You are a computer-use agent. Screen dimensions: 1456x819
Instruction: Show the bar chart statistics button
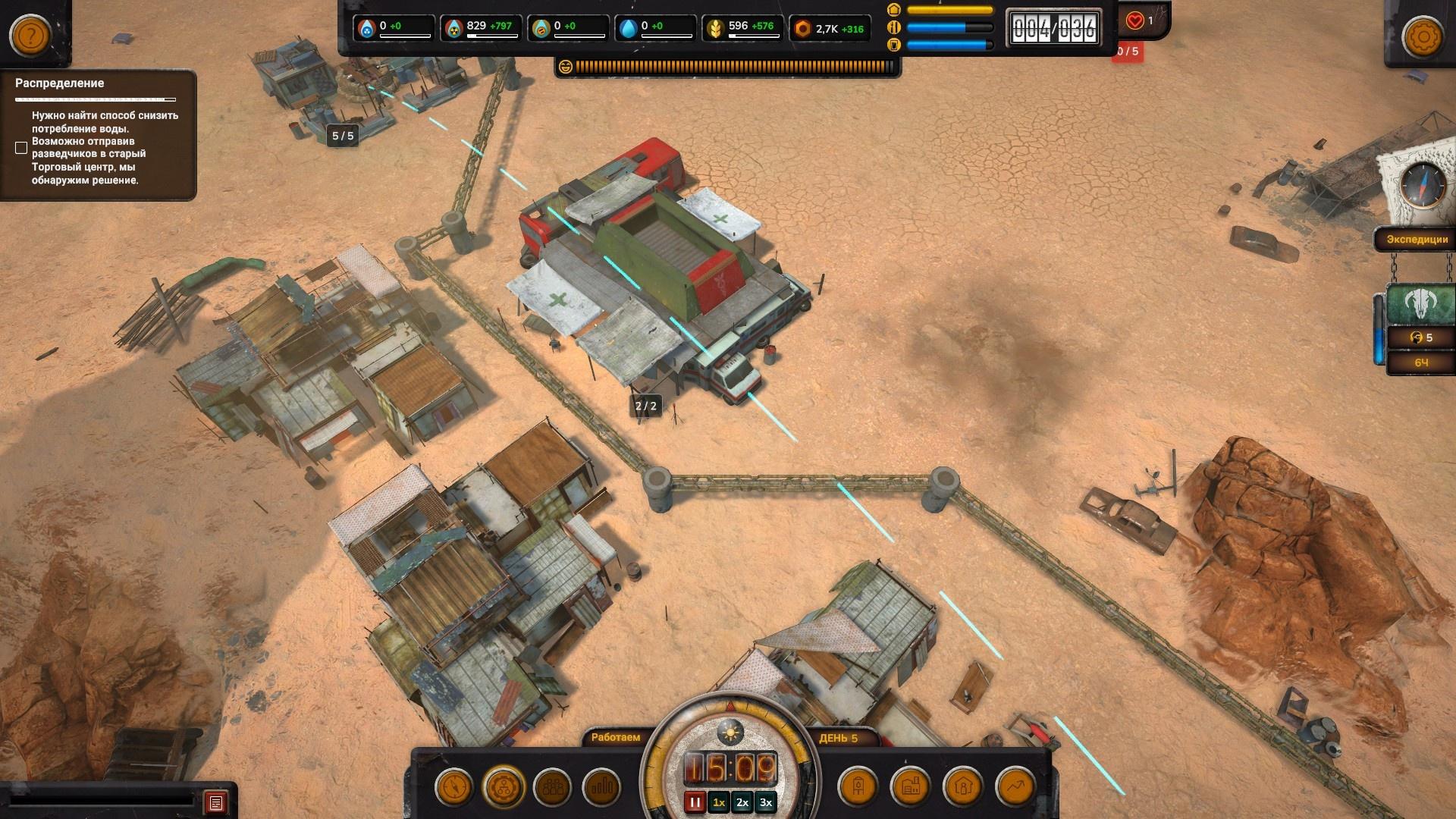click(602, 787)
